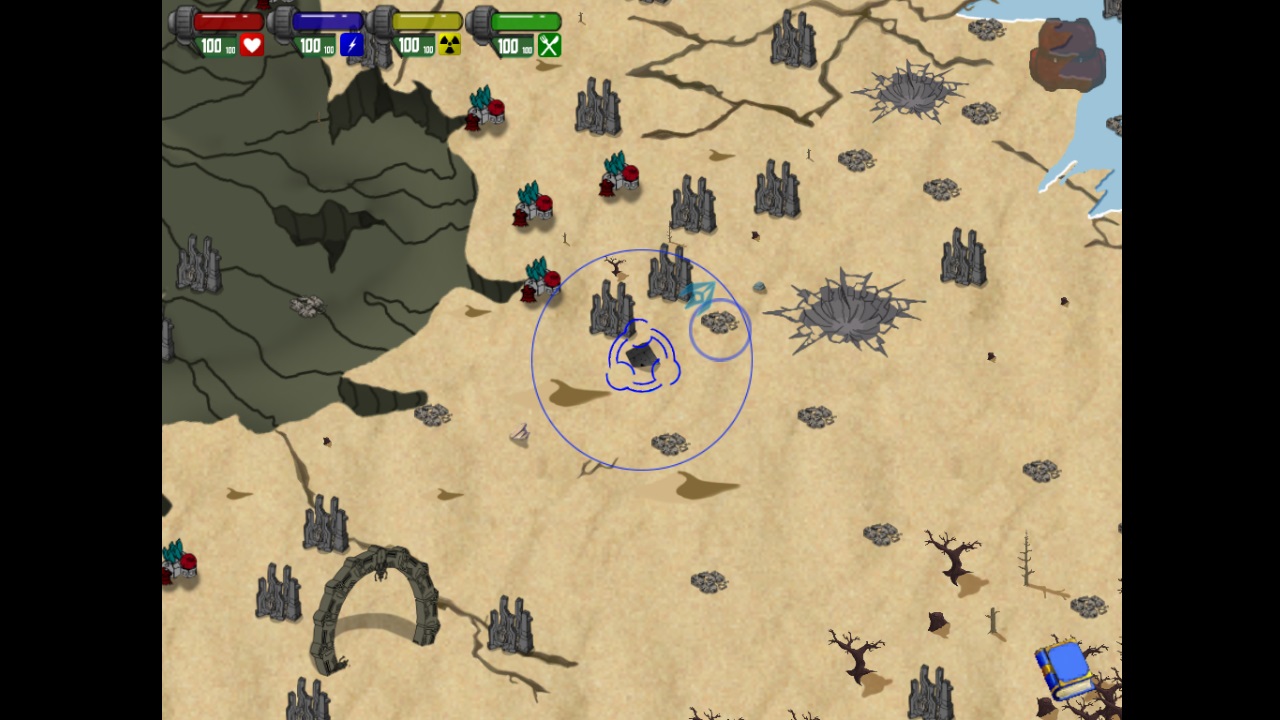Select the blue lightning energy icon
Image resolution: width=1280 pixels, height=720 pixels.
(352, 45)
